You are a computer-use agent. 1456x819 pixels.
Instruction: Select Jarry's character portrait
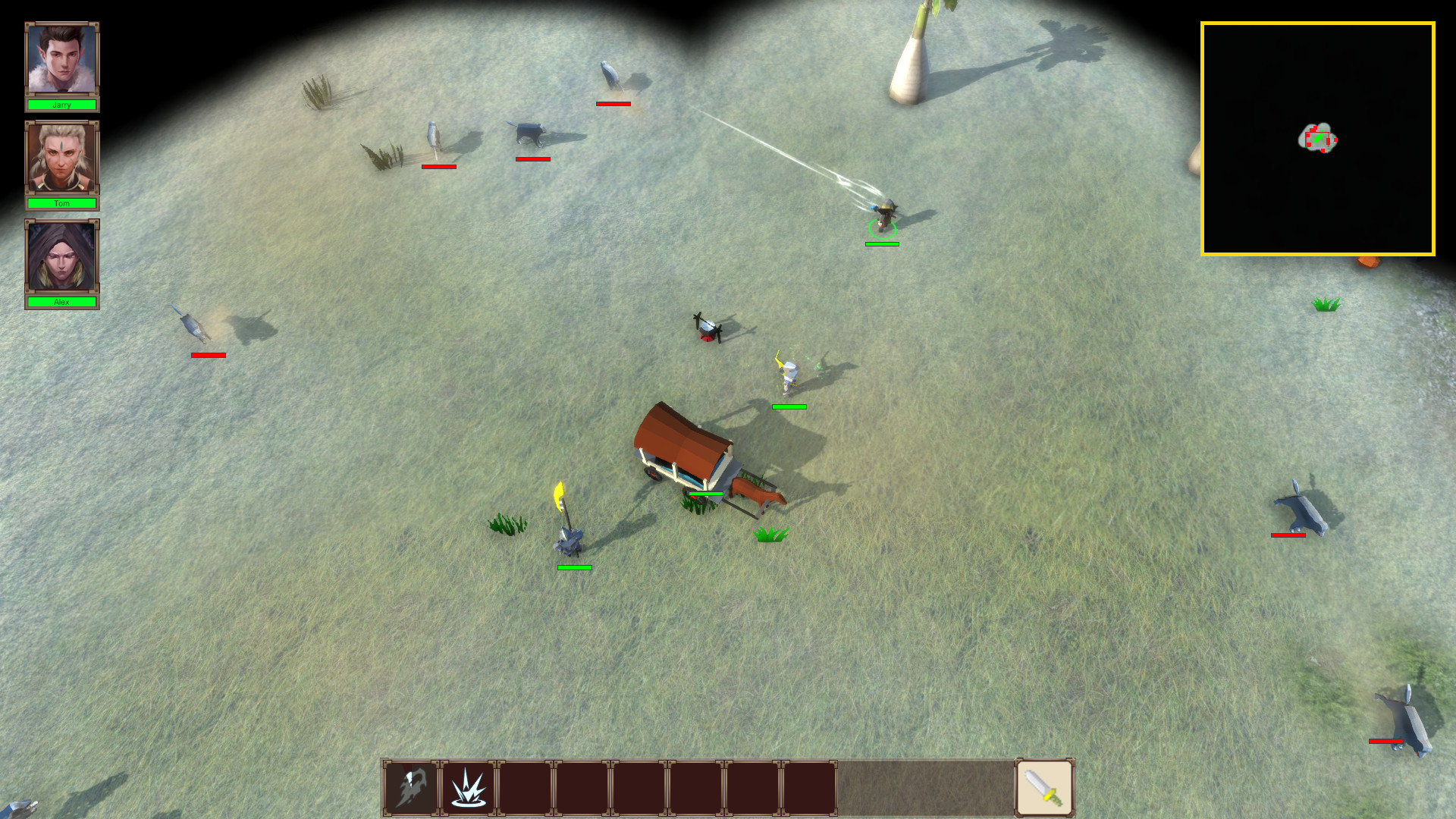61,60
